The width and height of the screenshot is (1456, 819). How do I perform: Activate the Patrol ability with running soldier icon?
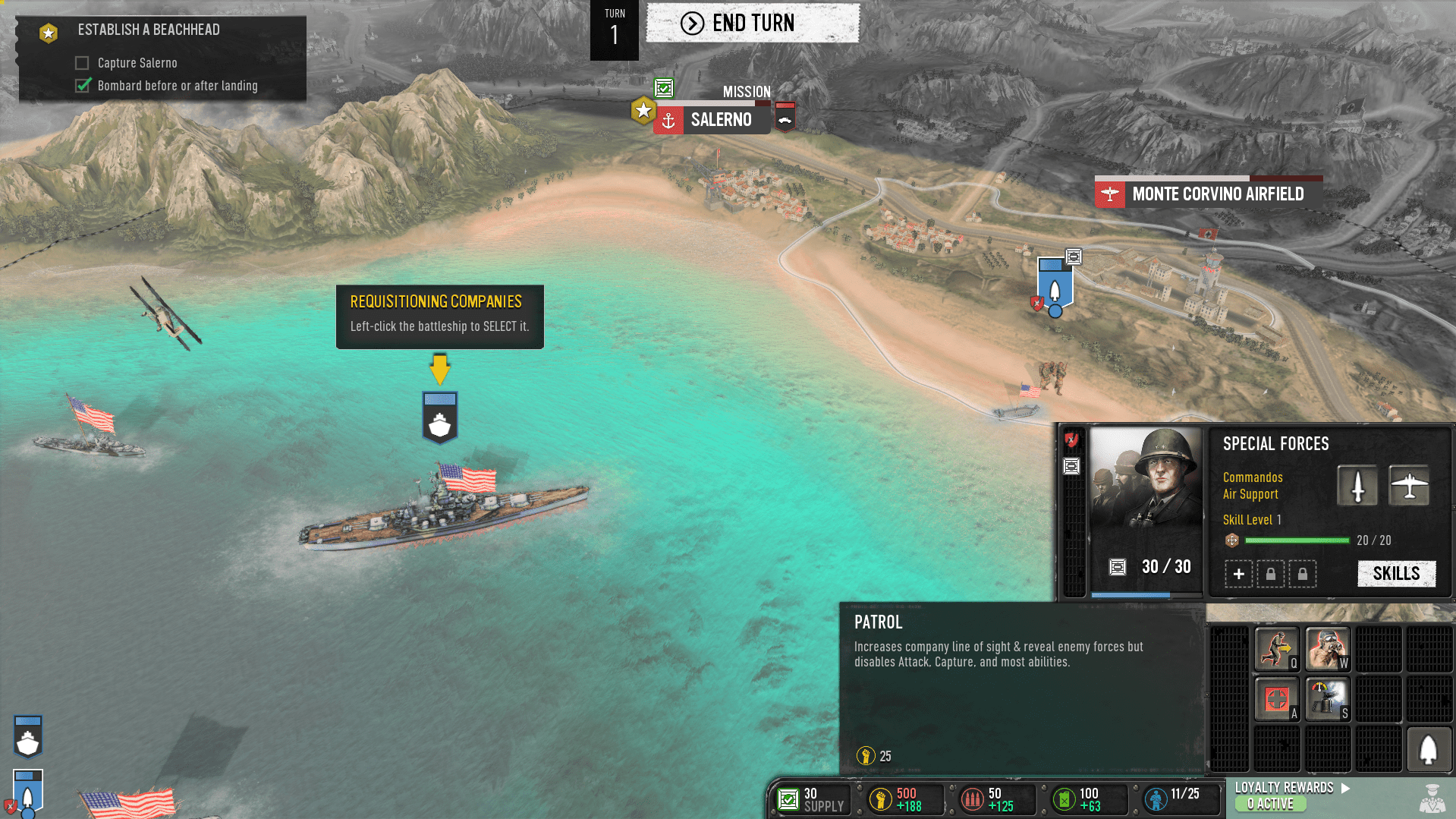pos(1277,649)
